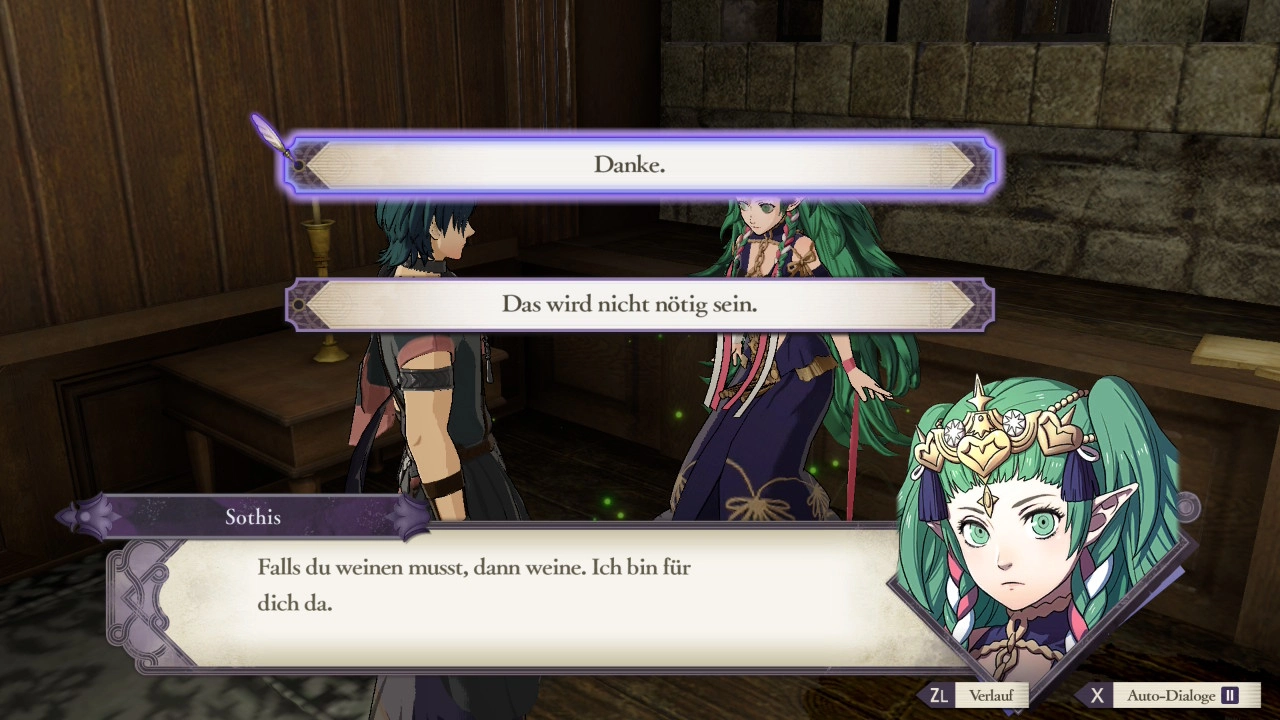Toggle the Auto-Dialoge option
The height and width of the screenshot is (720, 1280).
click(1170, 695)
